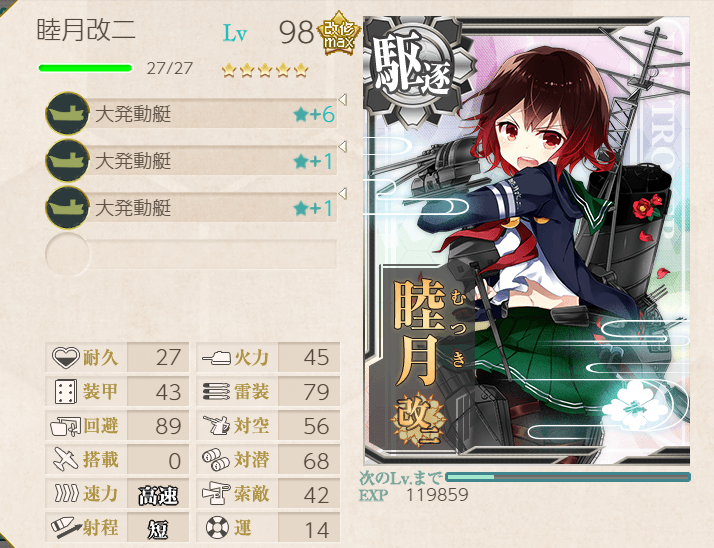The image size is (714, 548).
Task: Select the 大発動艇 slot with ★+6
Action: pyautogui.click(x=190, y=114)
